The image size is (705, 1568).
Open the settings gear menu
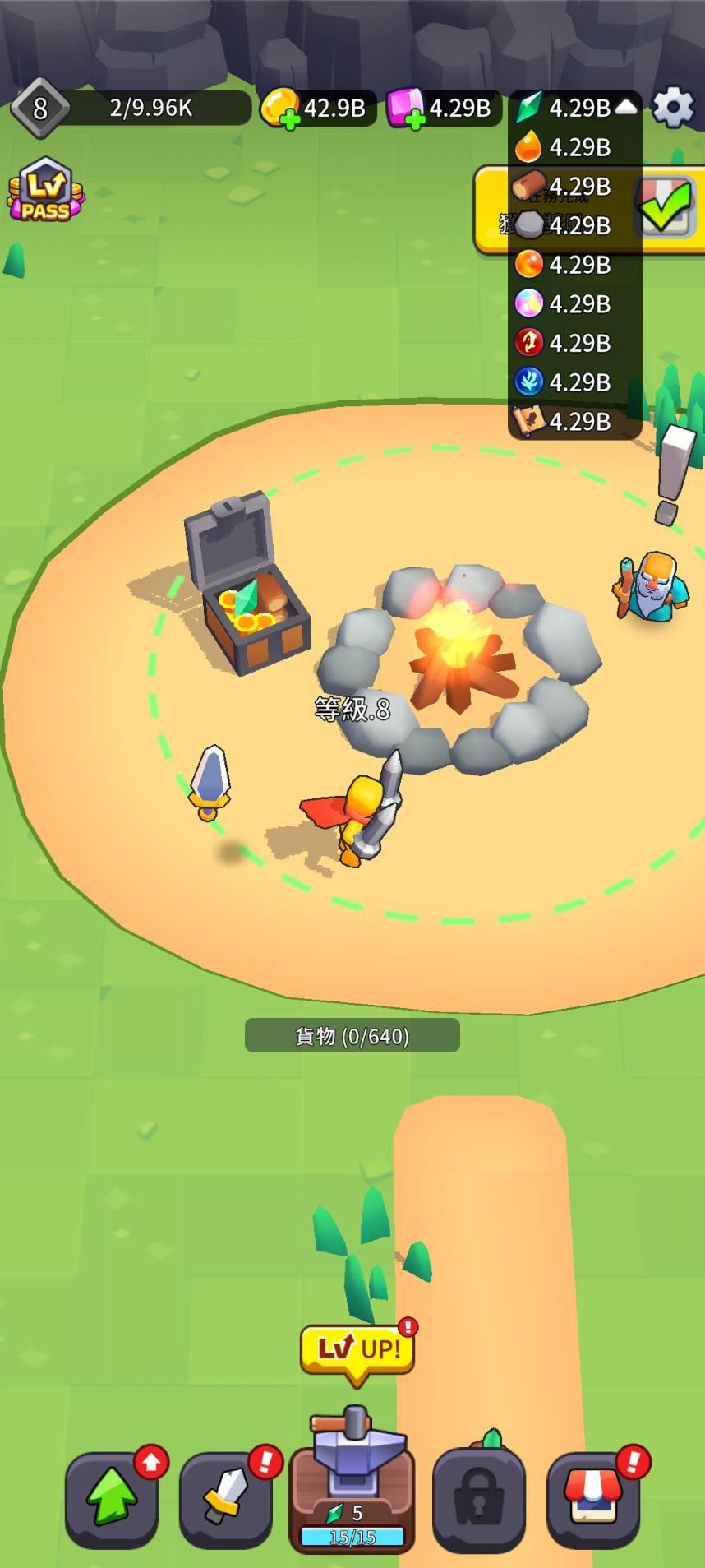pyautogui.click(x=673, y=108)
